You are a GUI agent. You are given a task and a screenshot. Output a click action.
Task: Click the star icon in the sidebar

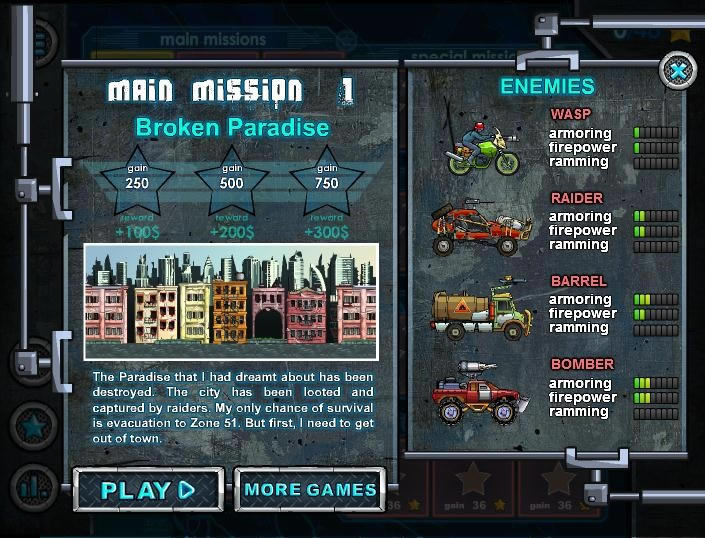(33, 426)
